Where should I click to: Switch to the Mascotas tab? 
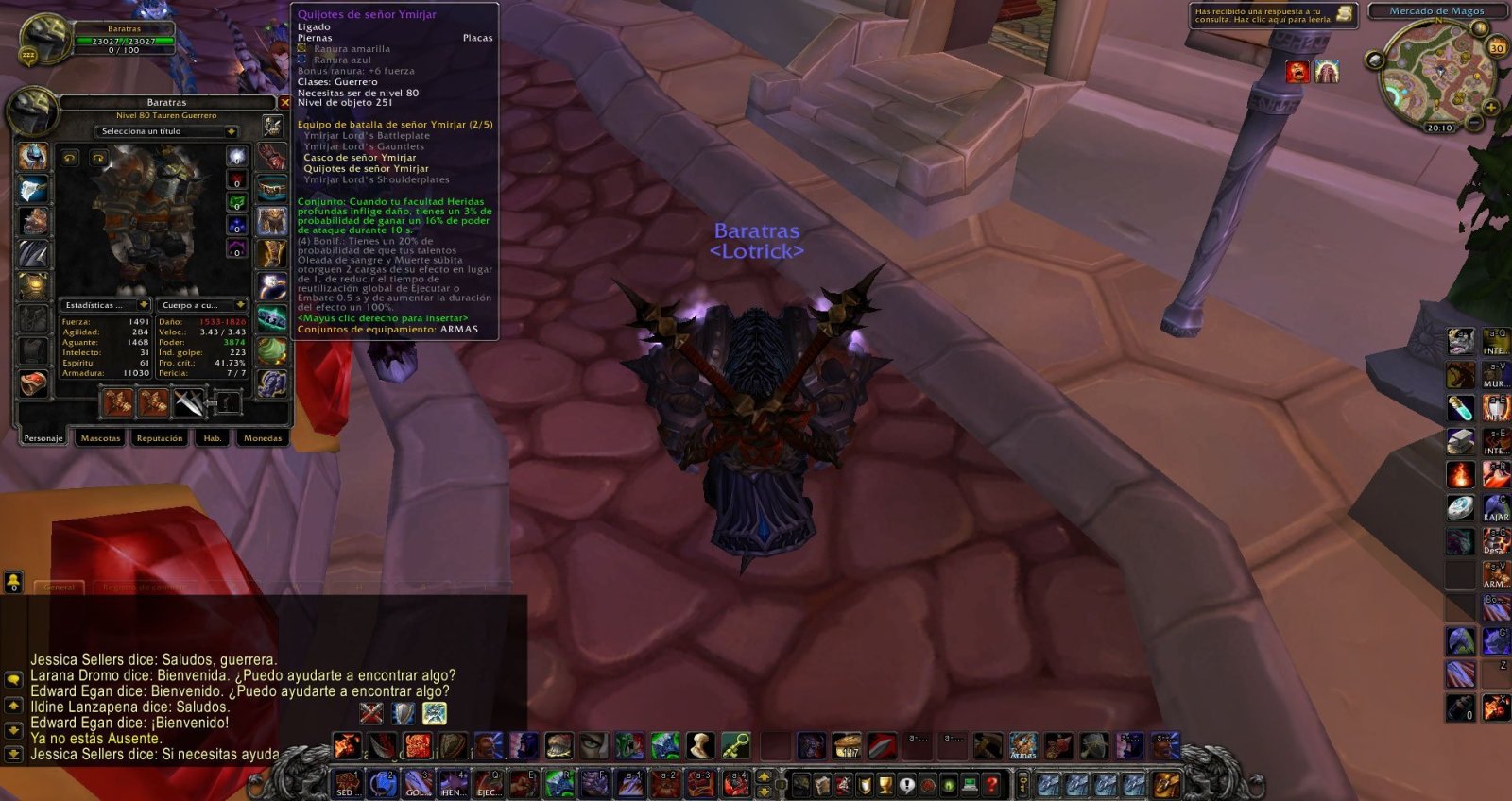(x=100, y=438)
